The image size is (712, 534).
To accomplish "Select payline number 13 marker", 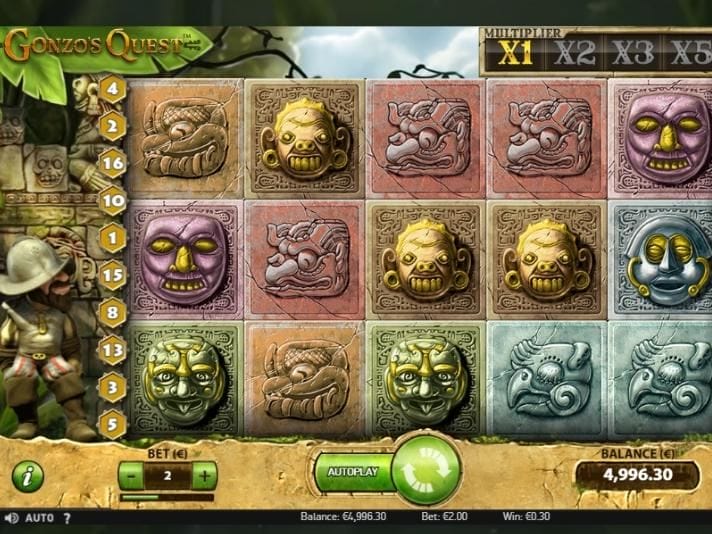I will pyautogui.click(x=112, y=349).
